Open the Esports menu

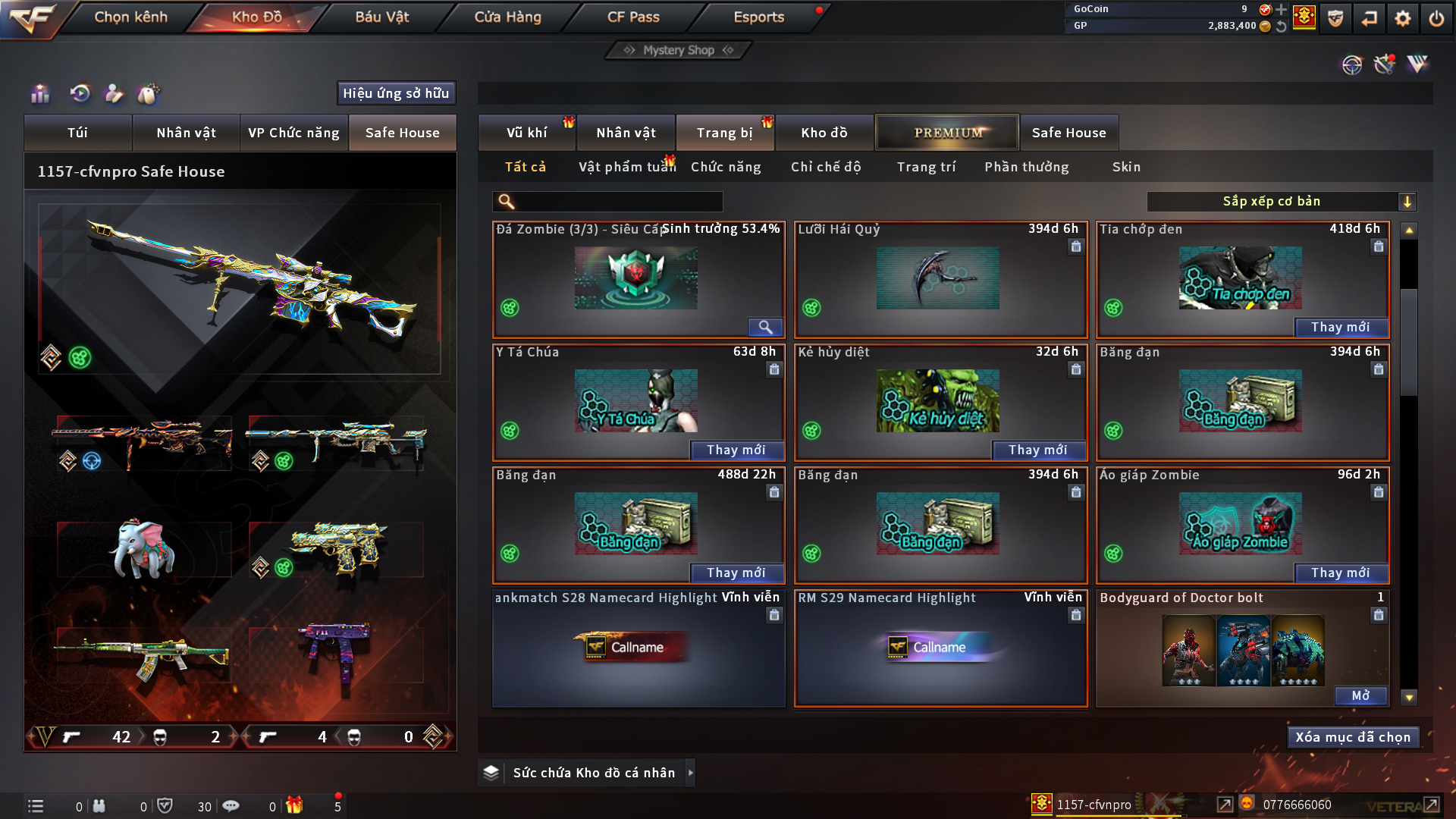pyautogui.click(x=758, y=17)
